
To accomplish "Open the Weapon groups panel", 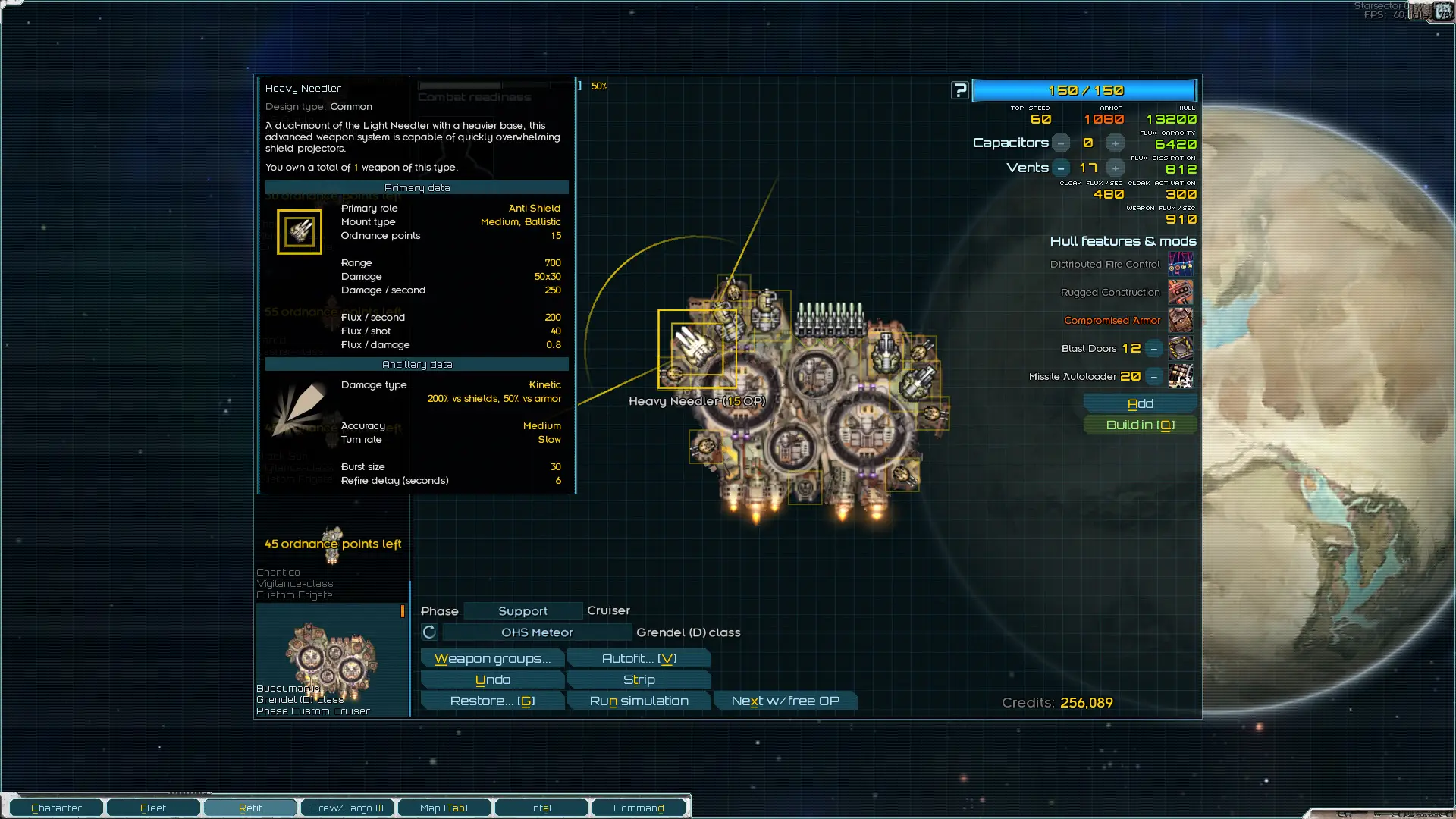I will (x=492, y=658).
